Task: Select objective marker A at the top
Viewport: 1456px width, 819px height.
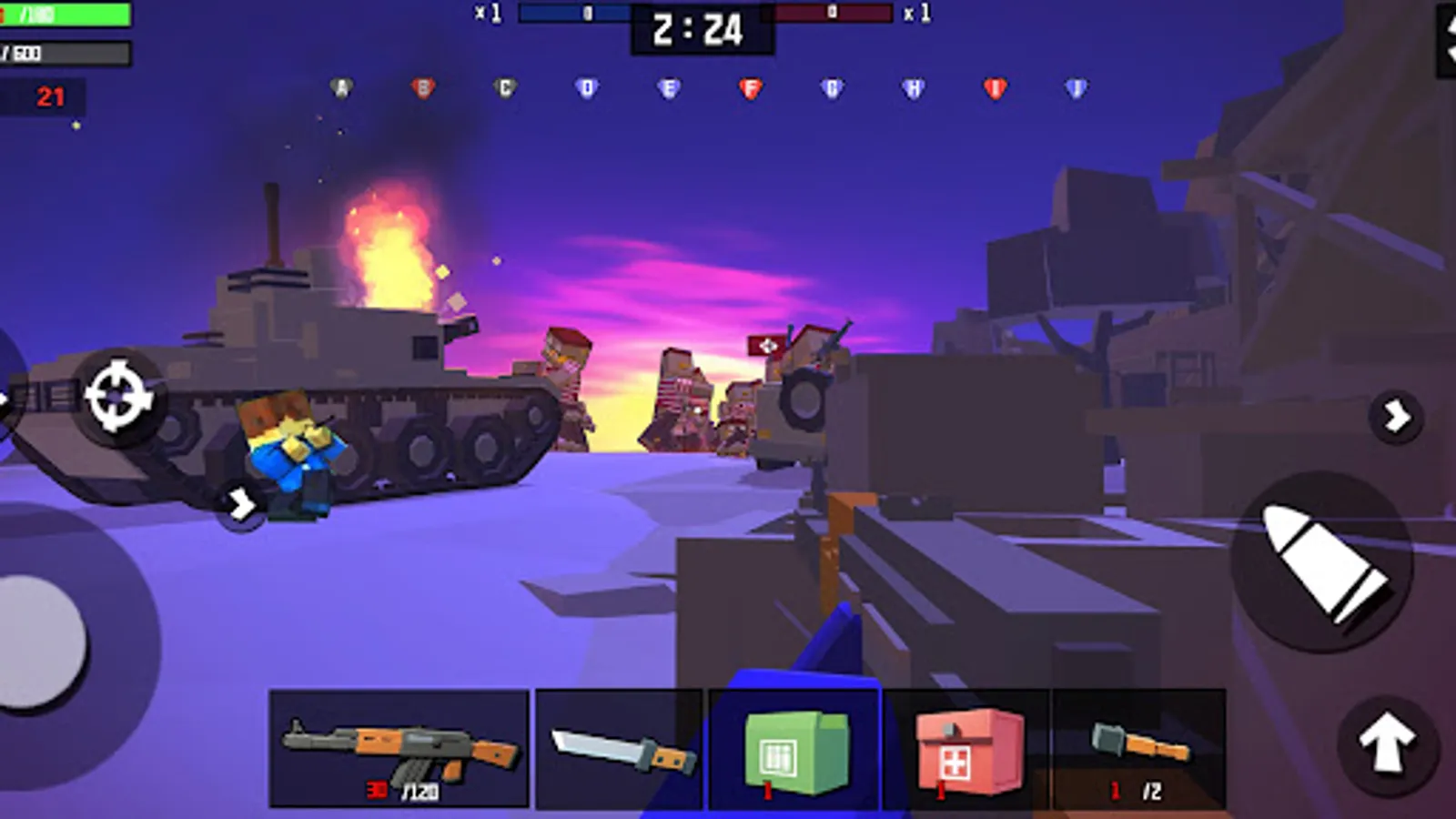Action: tap(339, 86)
